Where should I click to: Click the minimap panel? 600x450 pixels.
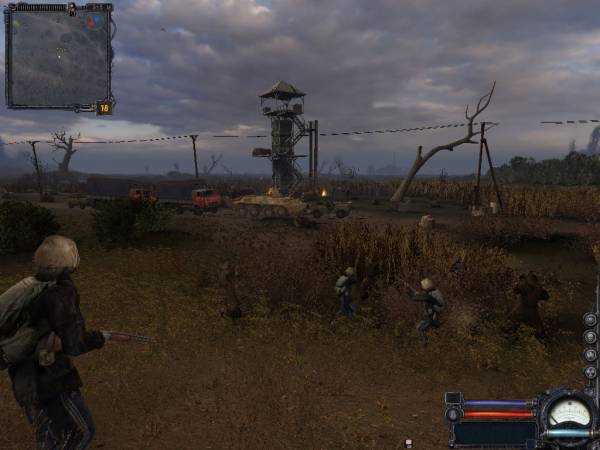[x=58, y=57]
